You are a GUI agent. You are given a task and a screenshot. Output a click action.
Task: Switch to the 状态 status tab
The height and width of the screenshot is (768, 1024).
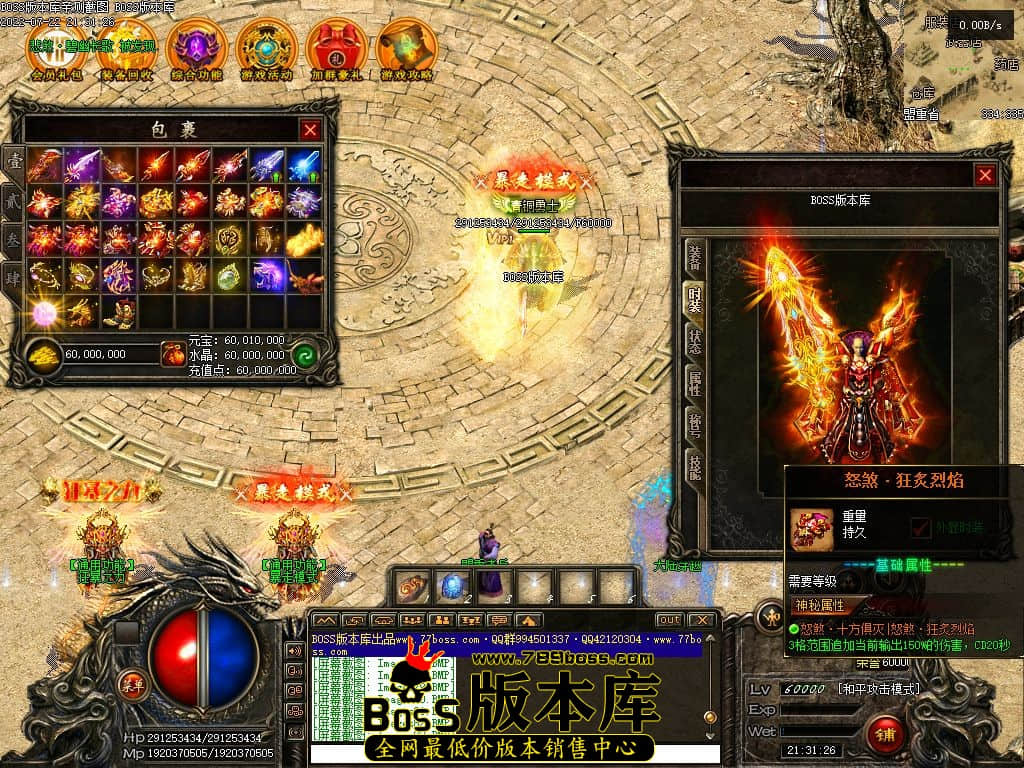coord(694,339)
